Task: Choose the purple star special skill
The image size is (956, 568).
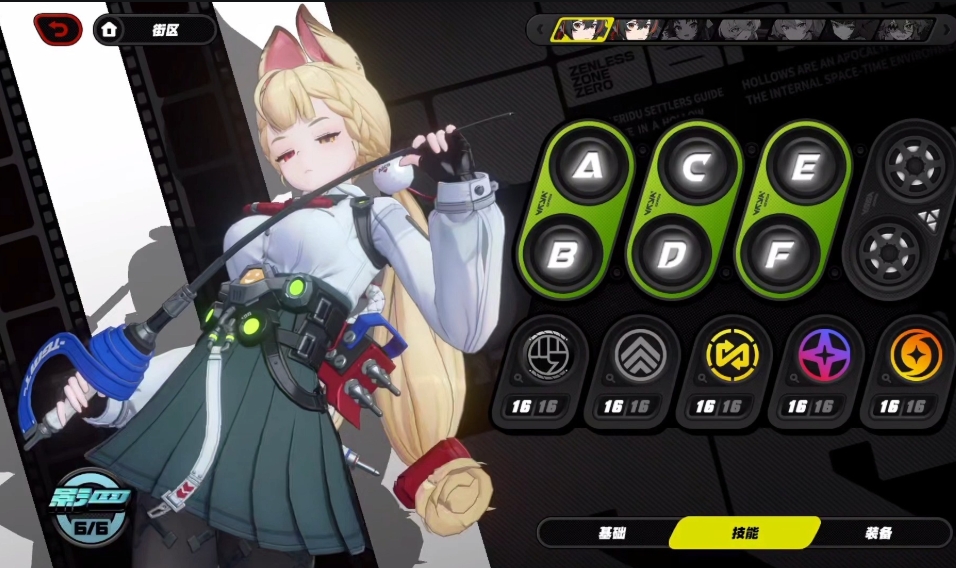Action: tap(825, 354)
